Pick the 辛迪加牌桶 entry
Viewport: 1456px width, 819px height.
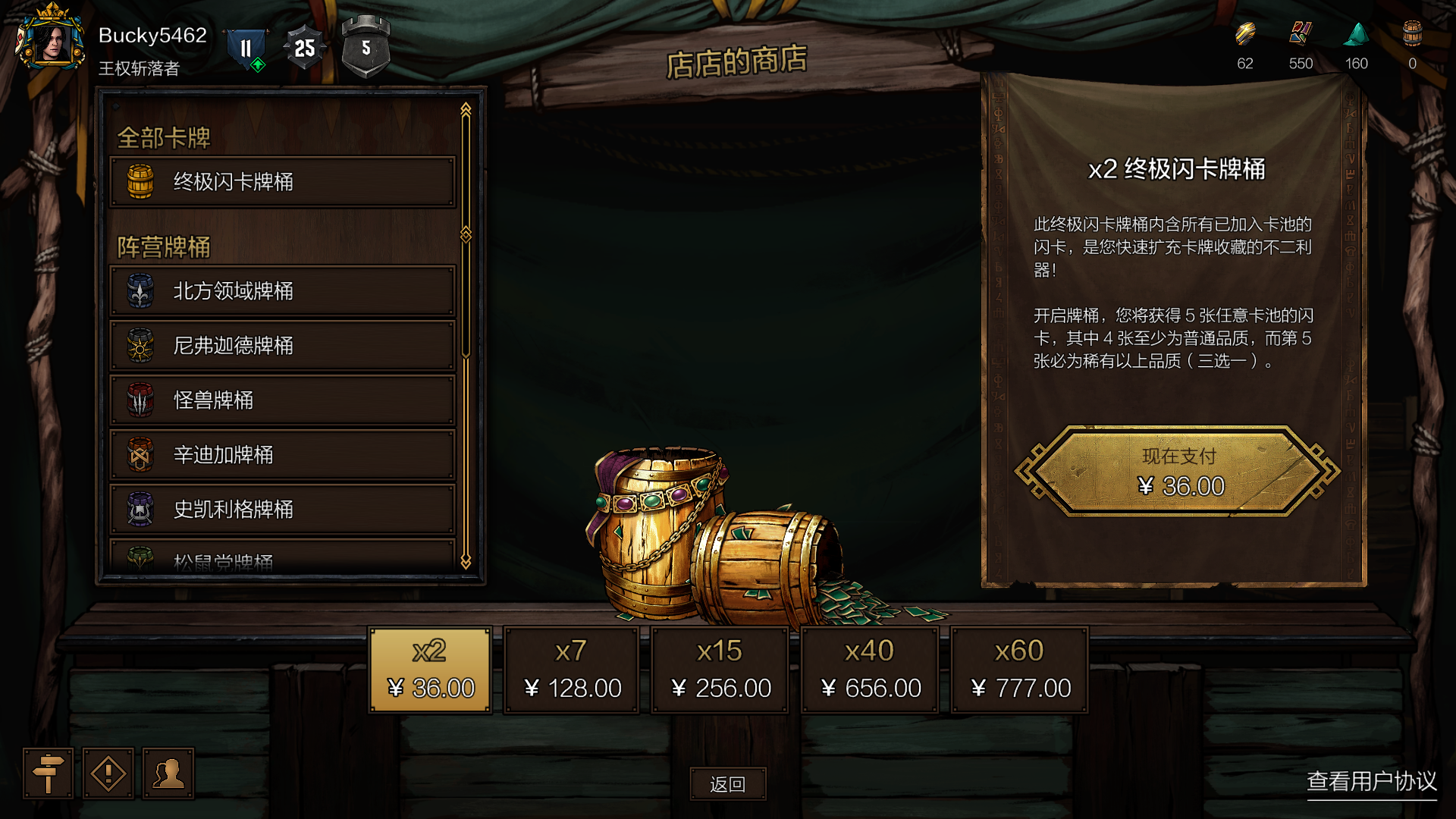click(282, 455)
